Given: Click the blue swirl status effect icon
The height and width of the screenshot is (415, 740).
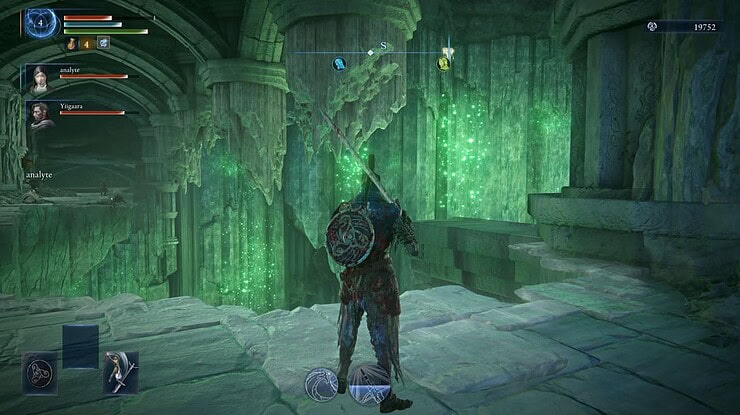Looking at the screenshot, I should click(103, 43).
